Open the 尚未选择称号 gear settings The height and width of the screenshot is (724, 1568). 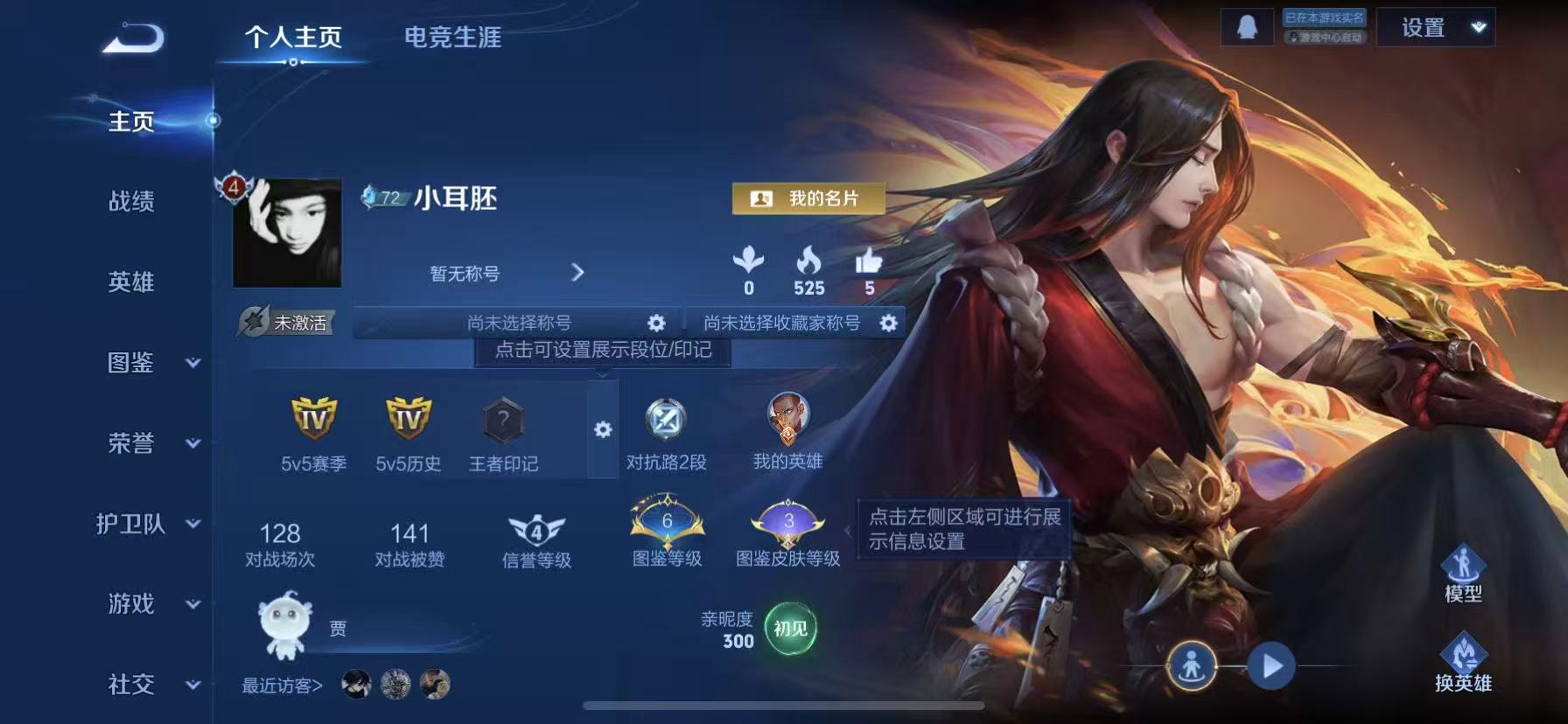656,322
